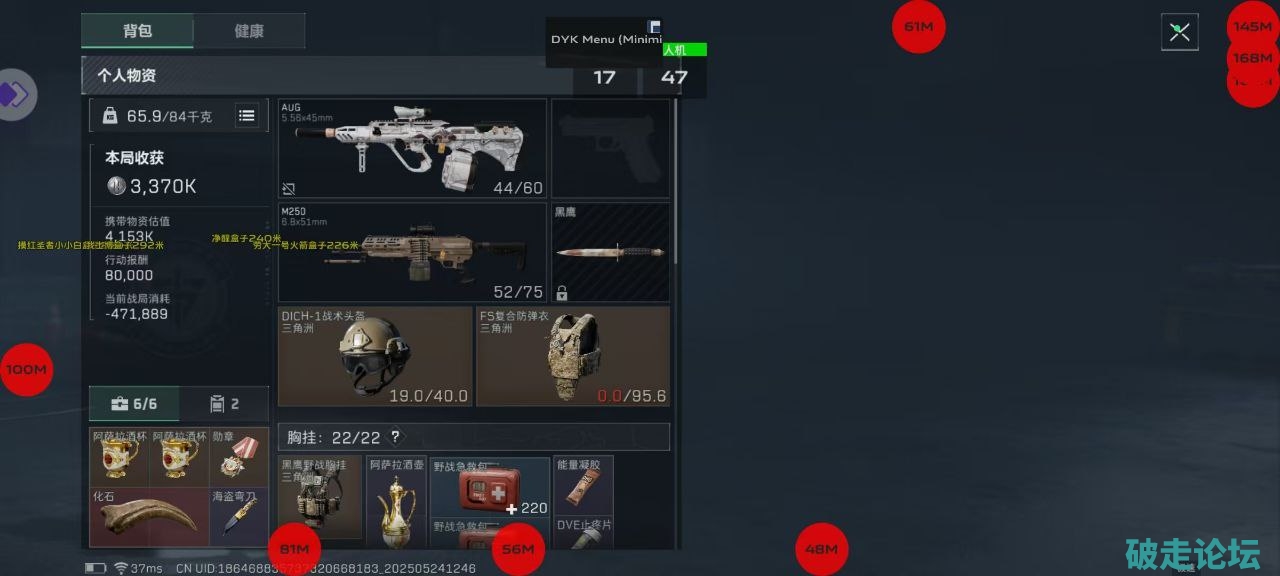
Task: Choose the M250 machine gun slot
Action: [x=412, y=252]
